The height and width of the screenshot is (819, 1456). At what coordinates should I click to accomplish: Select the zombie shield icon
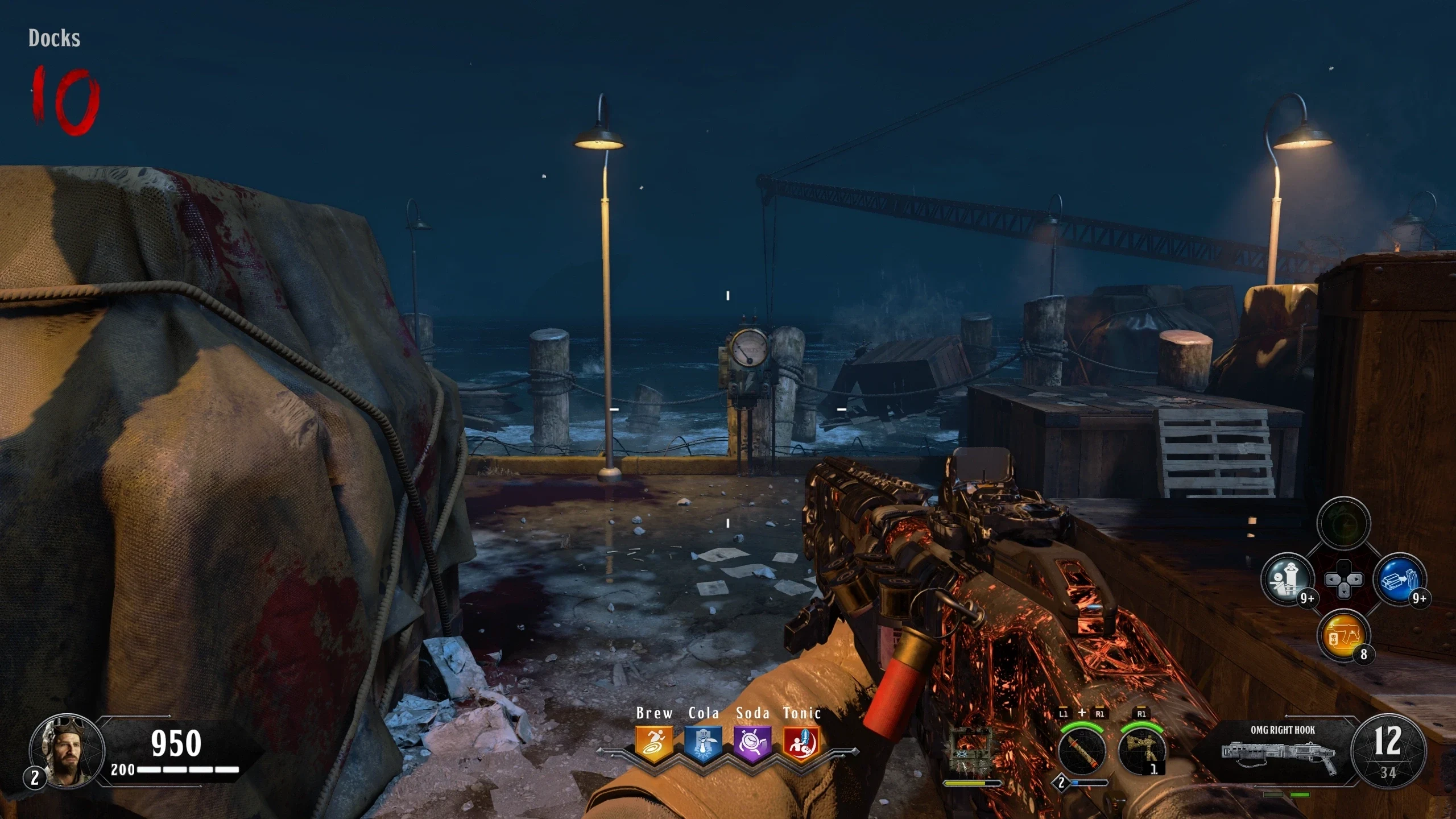[x=973, y=751]
